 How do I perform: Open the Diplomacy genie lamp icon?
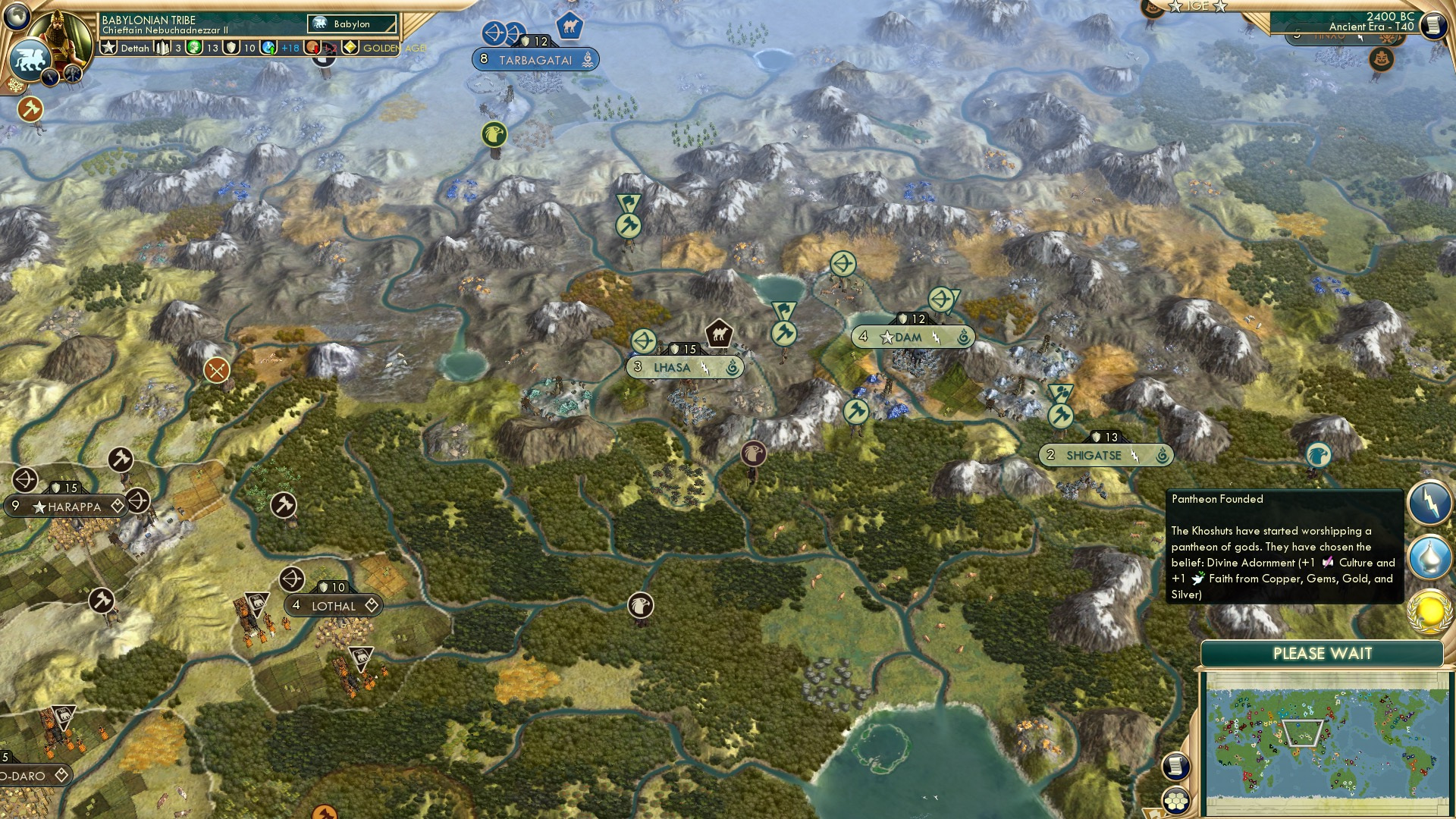tap(1429, 551)
